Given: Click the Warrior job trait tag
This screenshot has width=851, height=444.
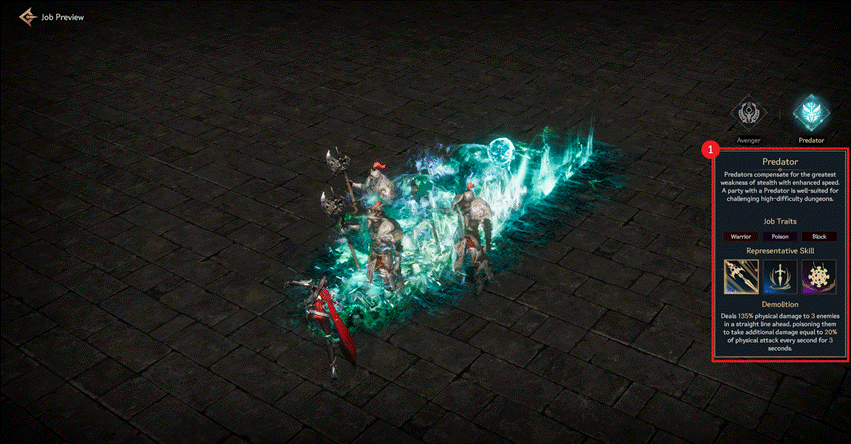Looking at the screenshot, I should [740, 236].
